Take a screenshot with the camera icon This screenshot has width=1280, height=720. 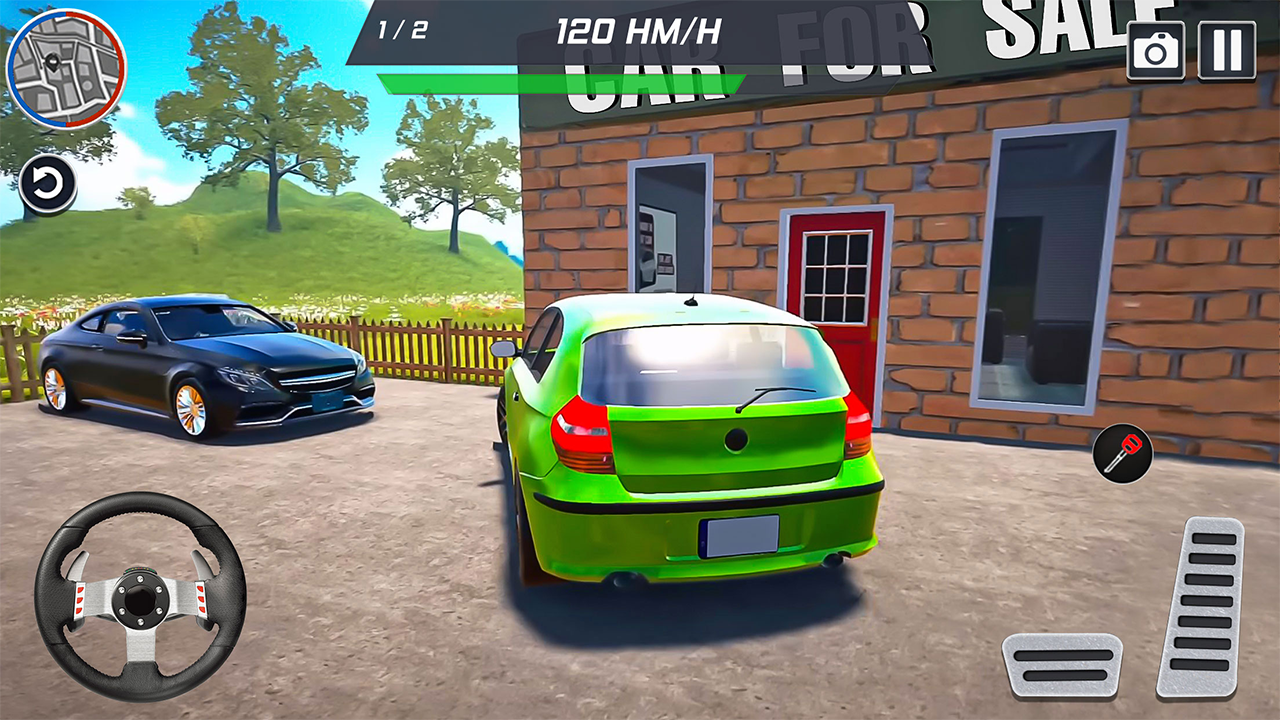click(1156, 50)
